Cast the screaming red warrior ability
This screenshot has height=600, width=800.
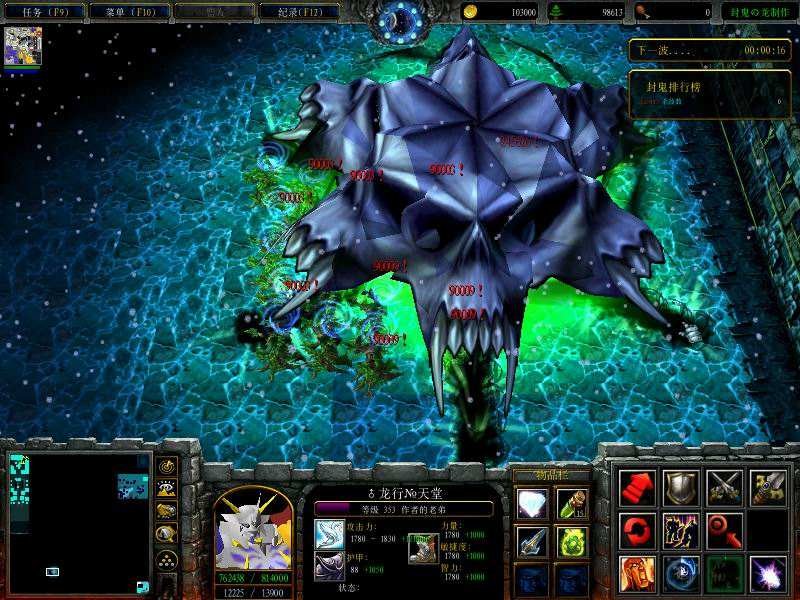click(637, 572)
